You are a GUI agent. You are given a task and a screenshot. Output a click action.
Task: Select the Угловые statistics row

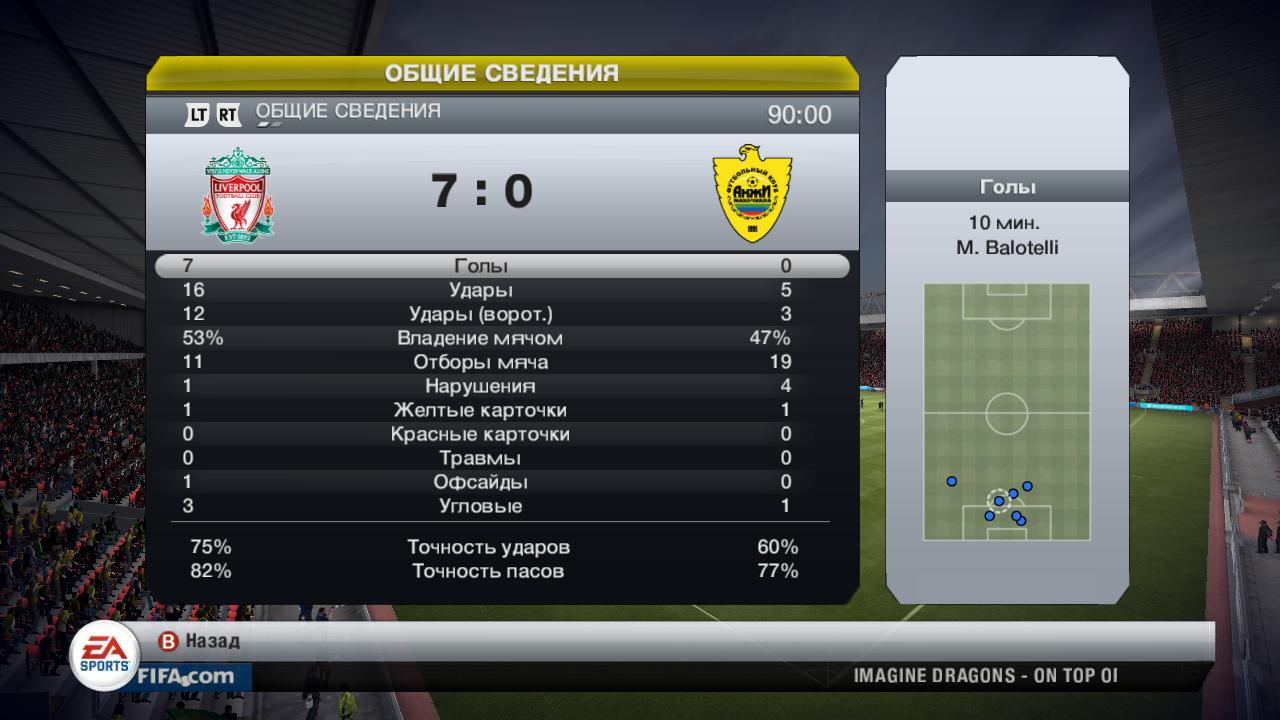[x=481, y=506]
